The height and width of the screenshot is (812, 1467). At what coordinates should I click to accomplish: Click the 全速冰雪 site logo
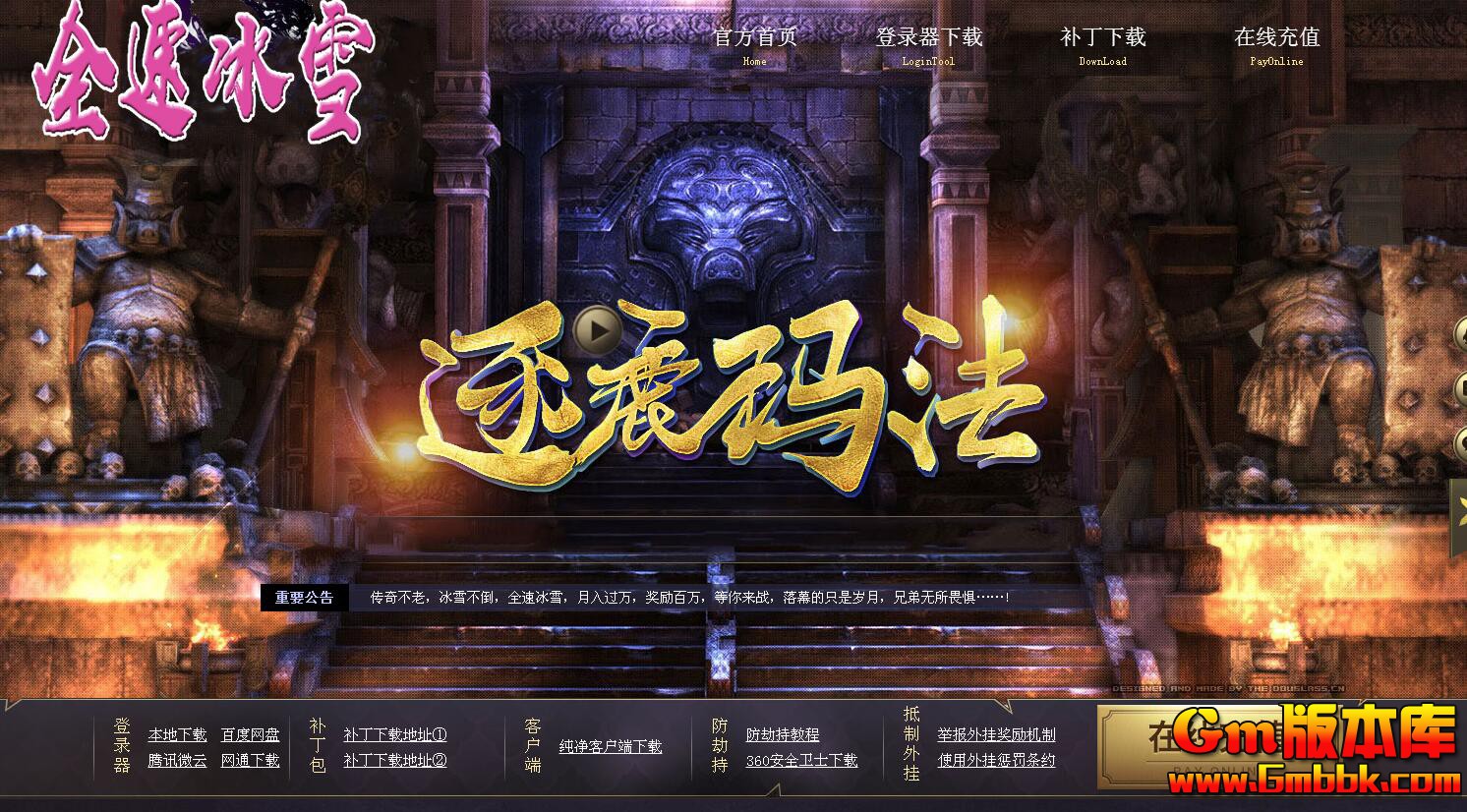(197, 74)
